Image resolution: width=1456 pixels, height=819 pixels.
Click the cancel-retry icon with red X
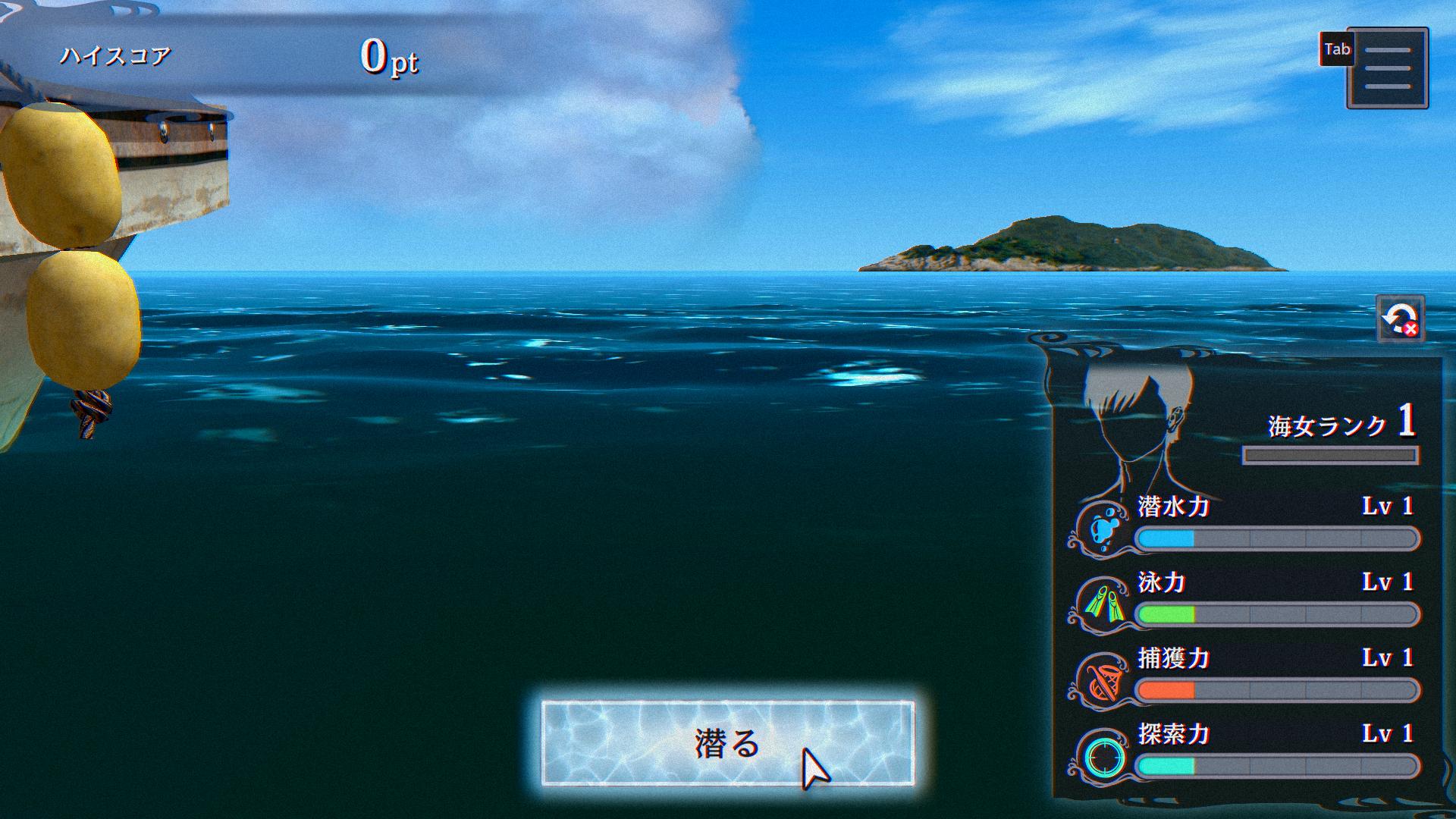pos(1401,318)
